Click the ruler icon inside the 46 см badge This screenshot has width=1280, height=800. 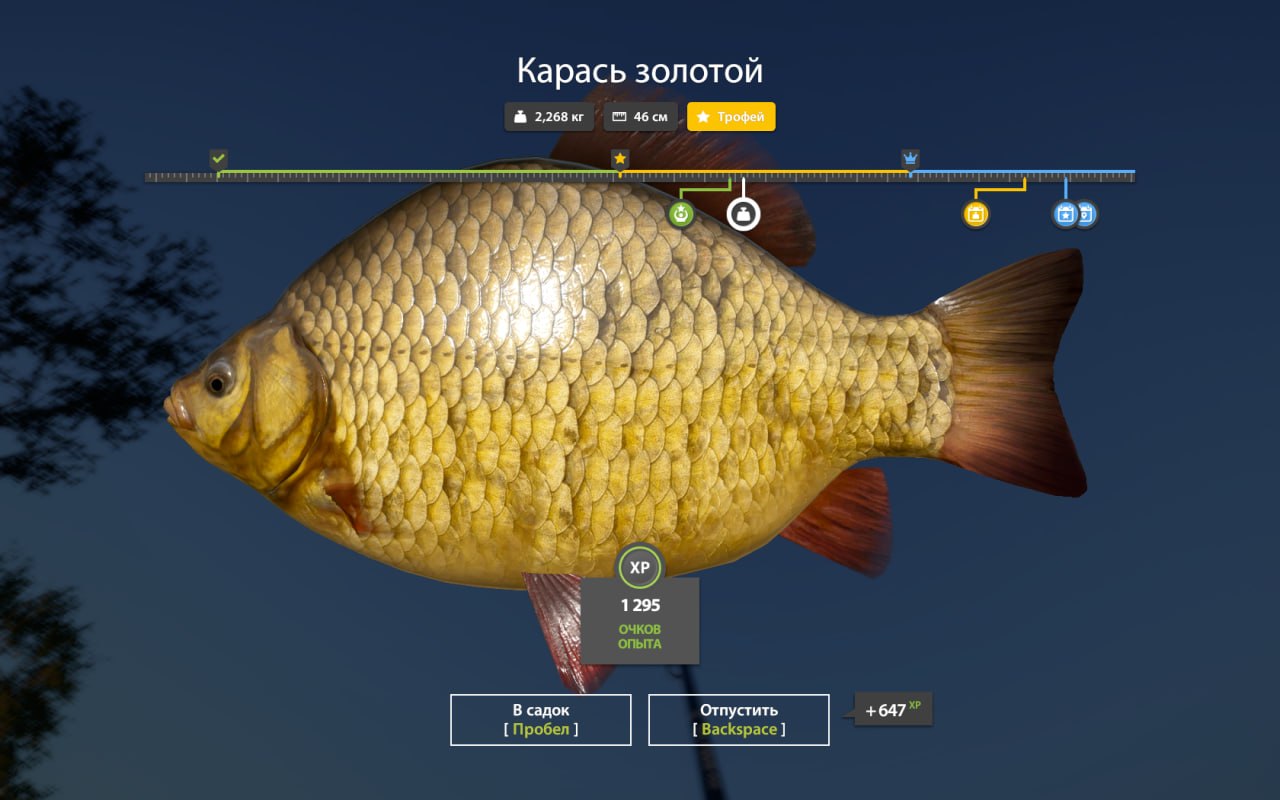[620, 116]
